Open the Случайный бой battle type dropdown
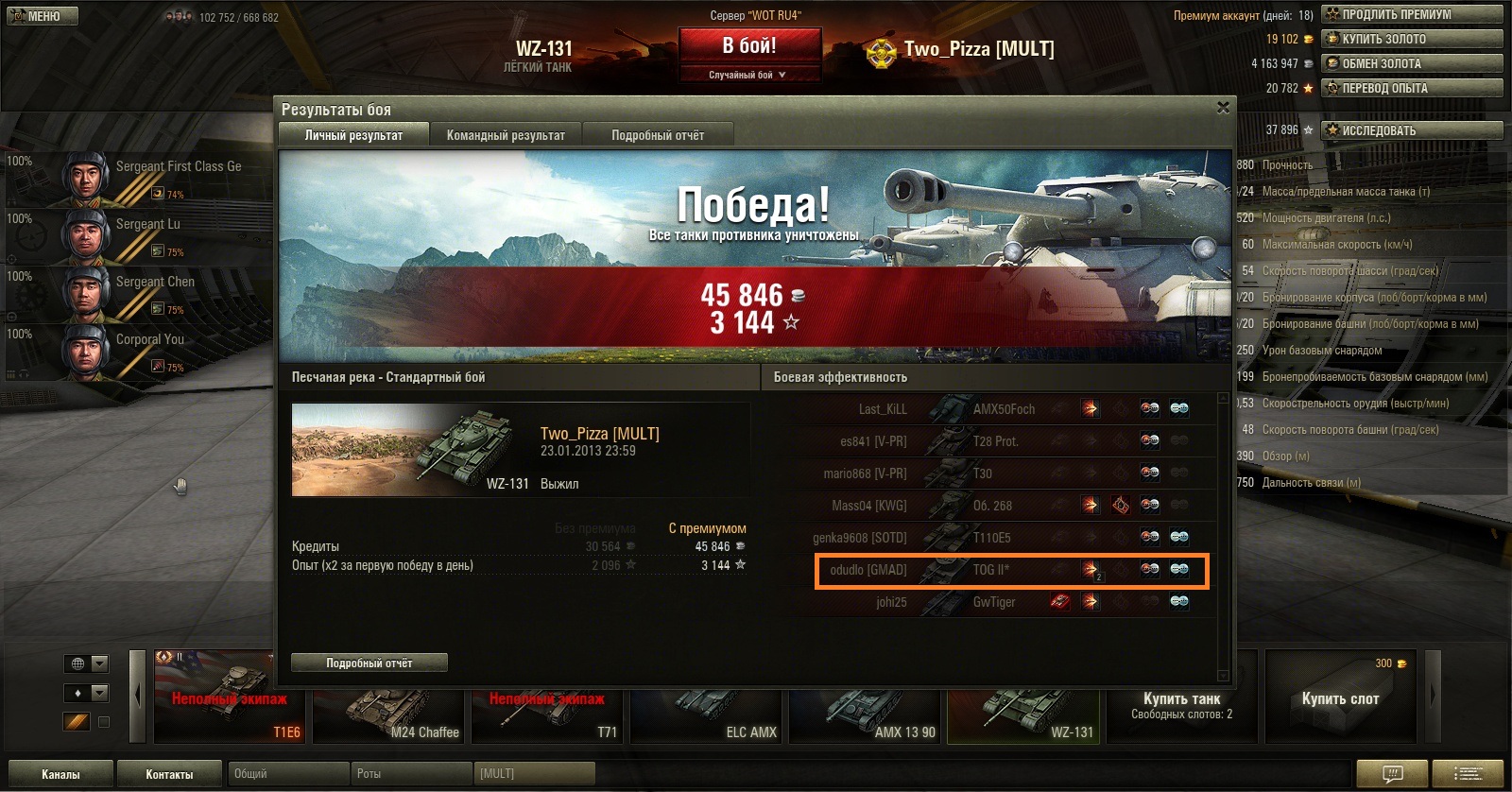Image resolution: width=1512 pixels, height=792 pixels. click(x=748, y=75)
